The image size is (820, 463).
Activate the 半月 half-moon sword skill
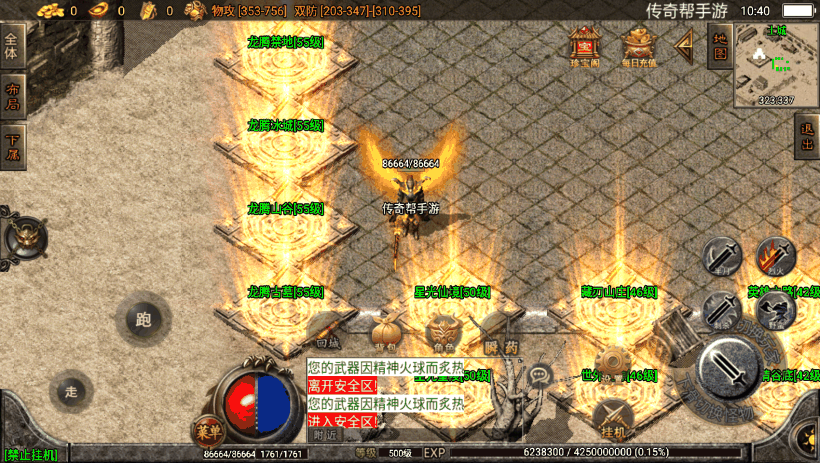[x=720, y=256]
